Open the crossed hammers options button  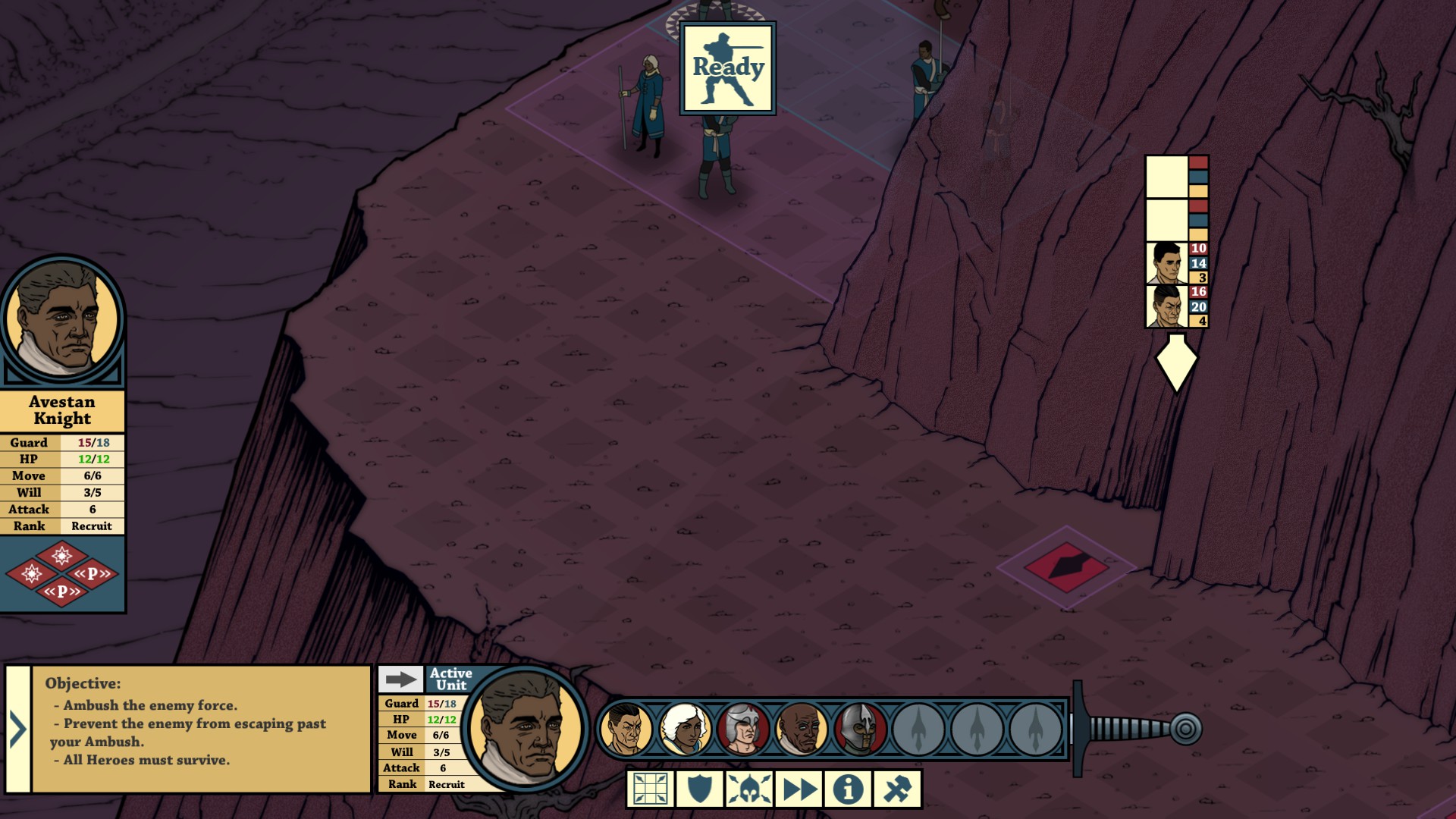898,789
